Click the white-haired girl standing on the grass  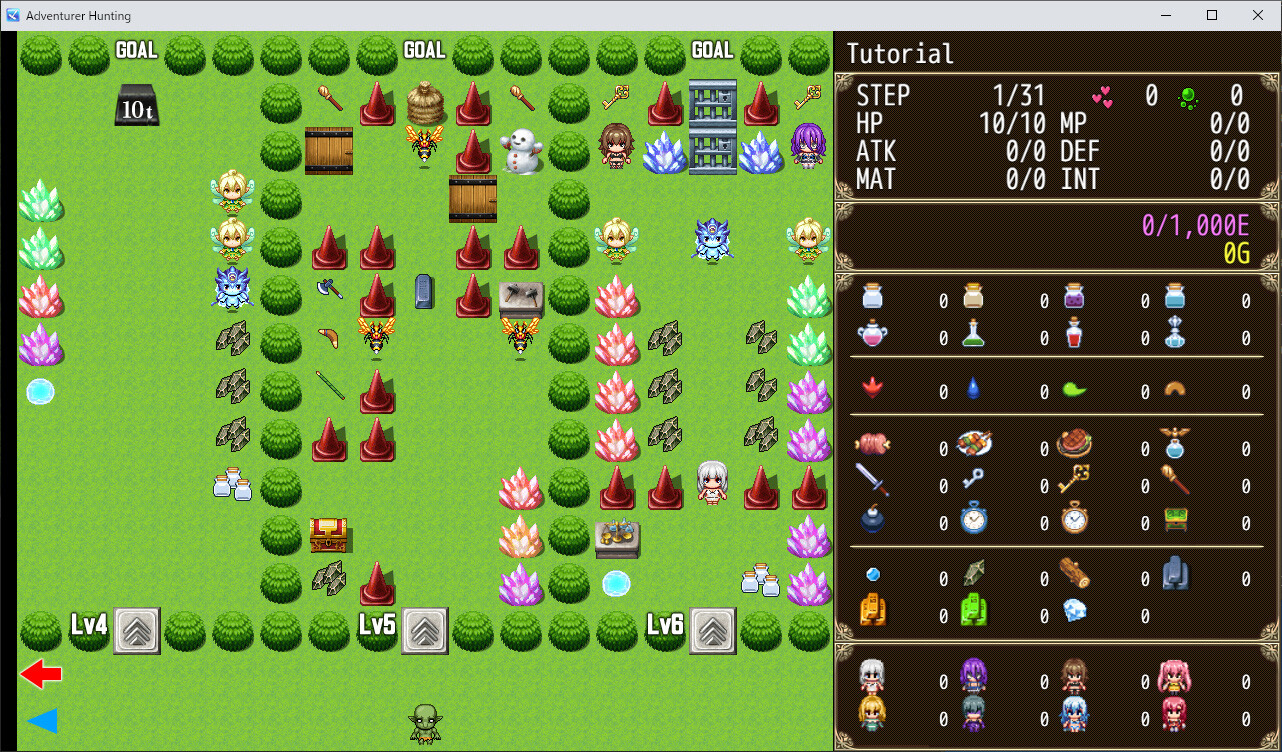pyautogui.click(x=713, y=485)
